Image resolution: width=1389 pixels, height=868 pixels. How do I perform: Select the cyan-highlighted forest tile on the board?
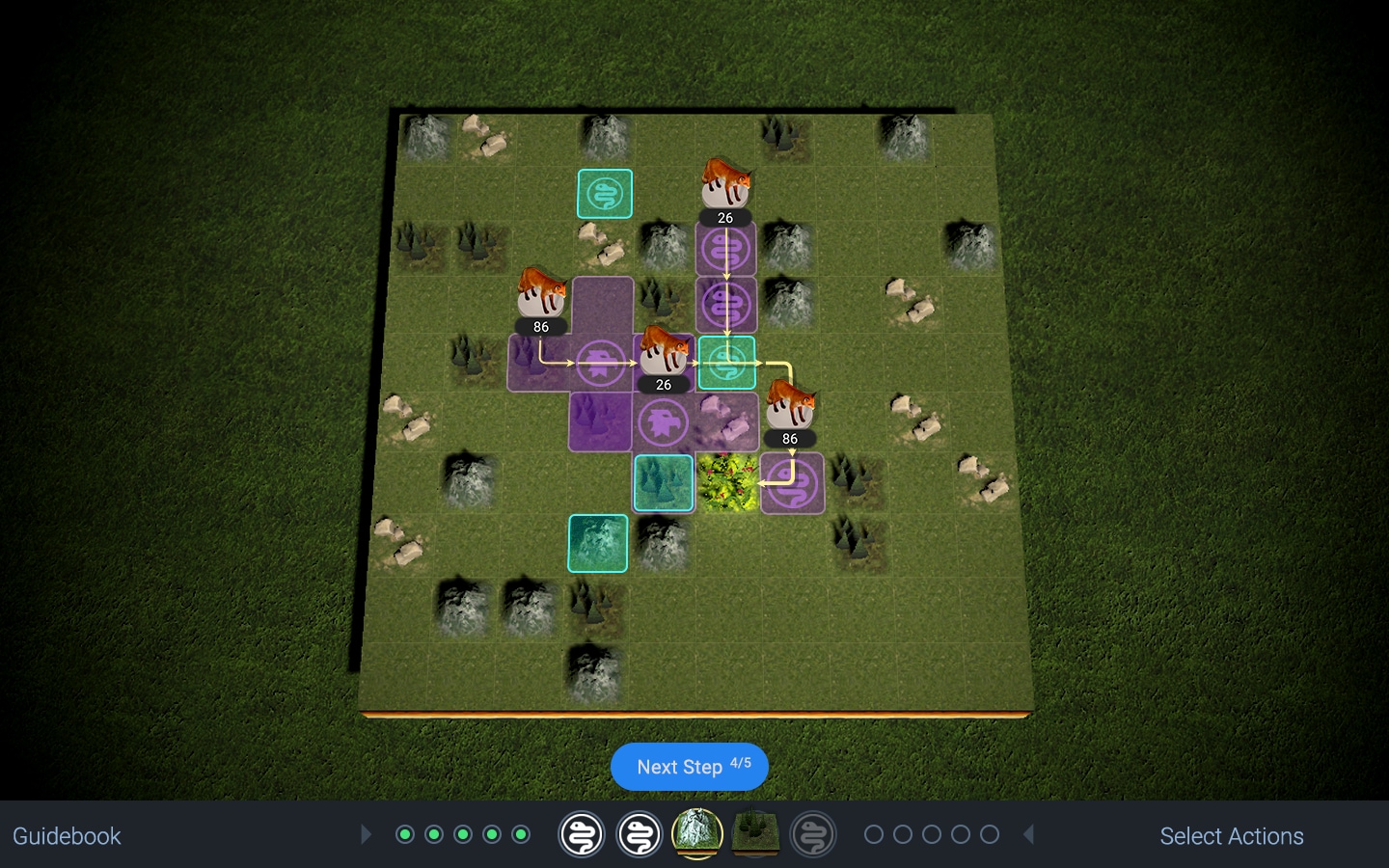[x=664, y=482]
